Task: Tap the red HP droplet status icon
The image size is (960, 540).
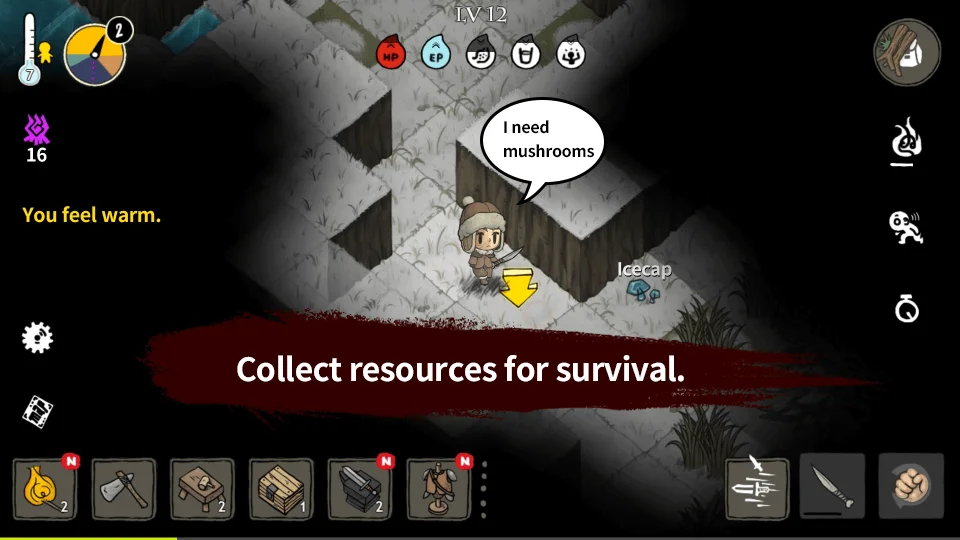Action: (x=391, y=53)
